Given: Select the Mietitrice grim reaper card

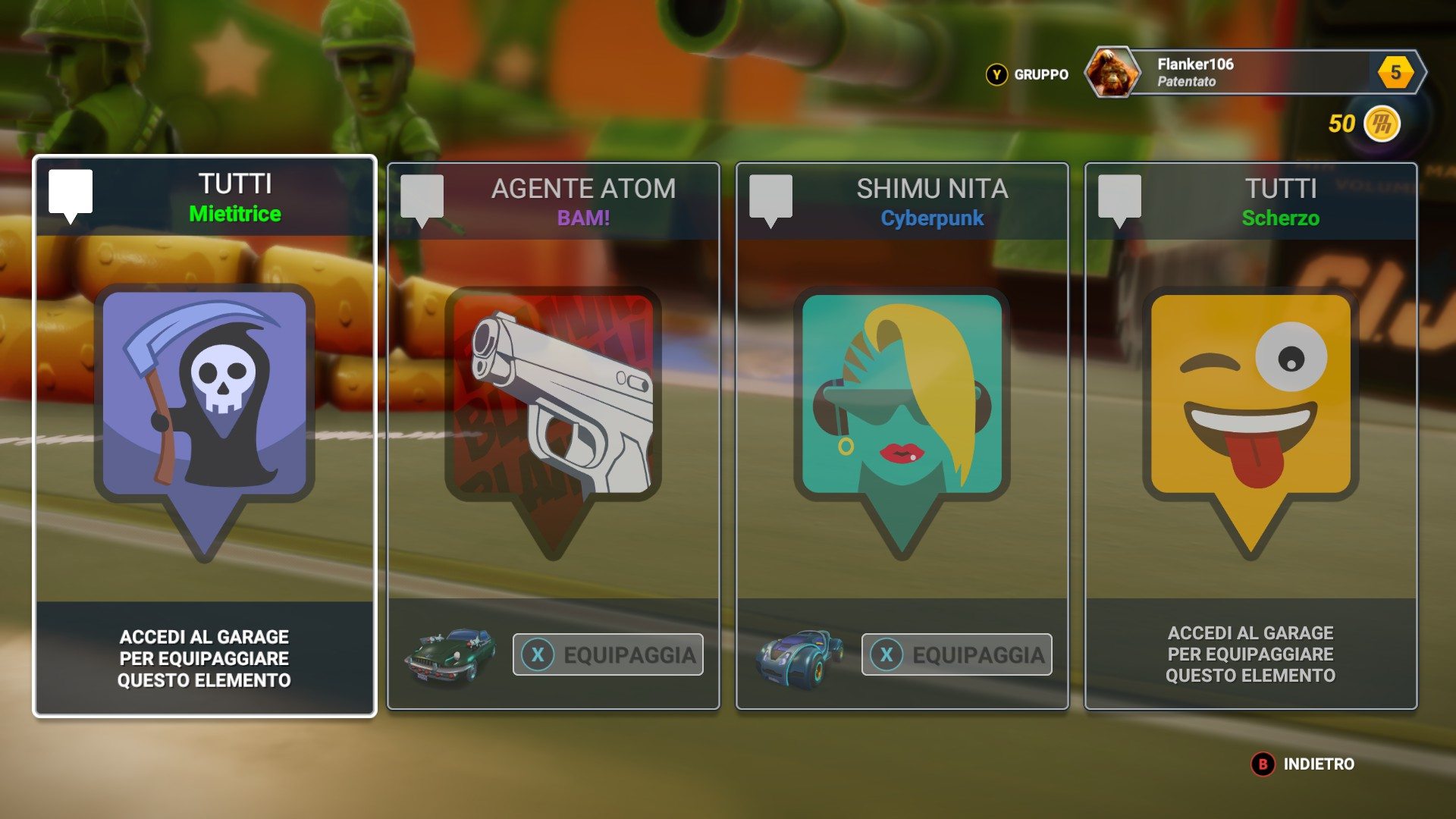Looking at the screenshot, I should (205, 425).
